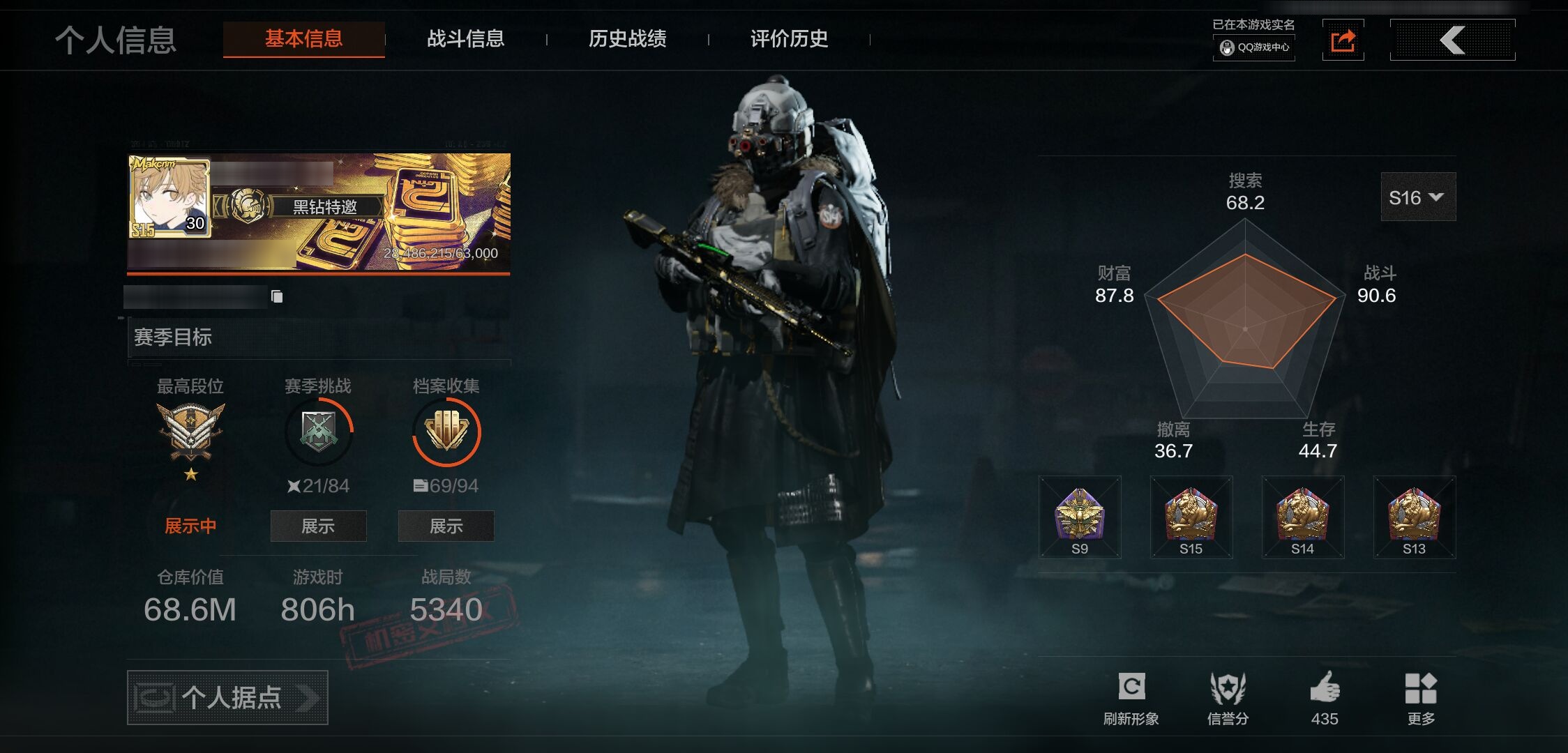Select the S9 season badge
The width and height of the screenshot is (1568, 753).
(x=1080, y=517)
